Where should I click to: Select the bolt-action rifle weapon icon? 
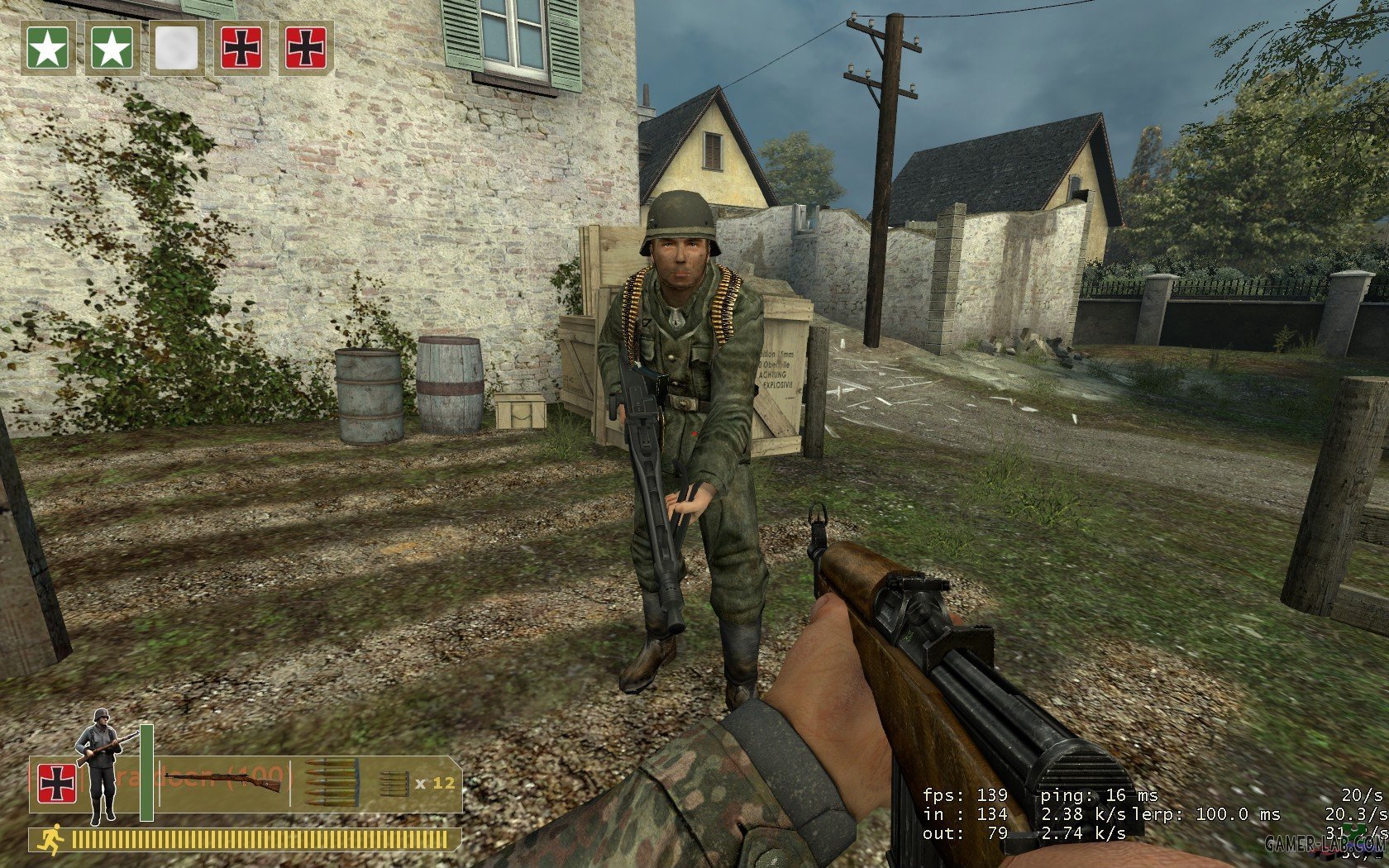(x=222, y=779)
